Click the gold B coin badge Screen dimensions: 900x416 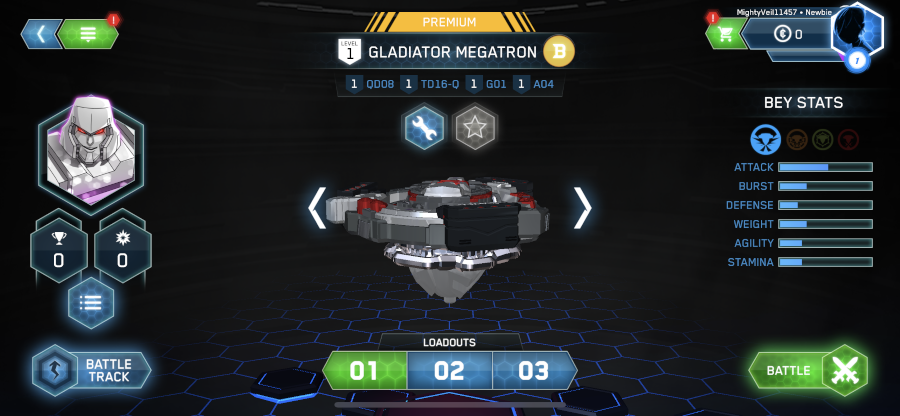[x=558, y=50]
